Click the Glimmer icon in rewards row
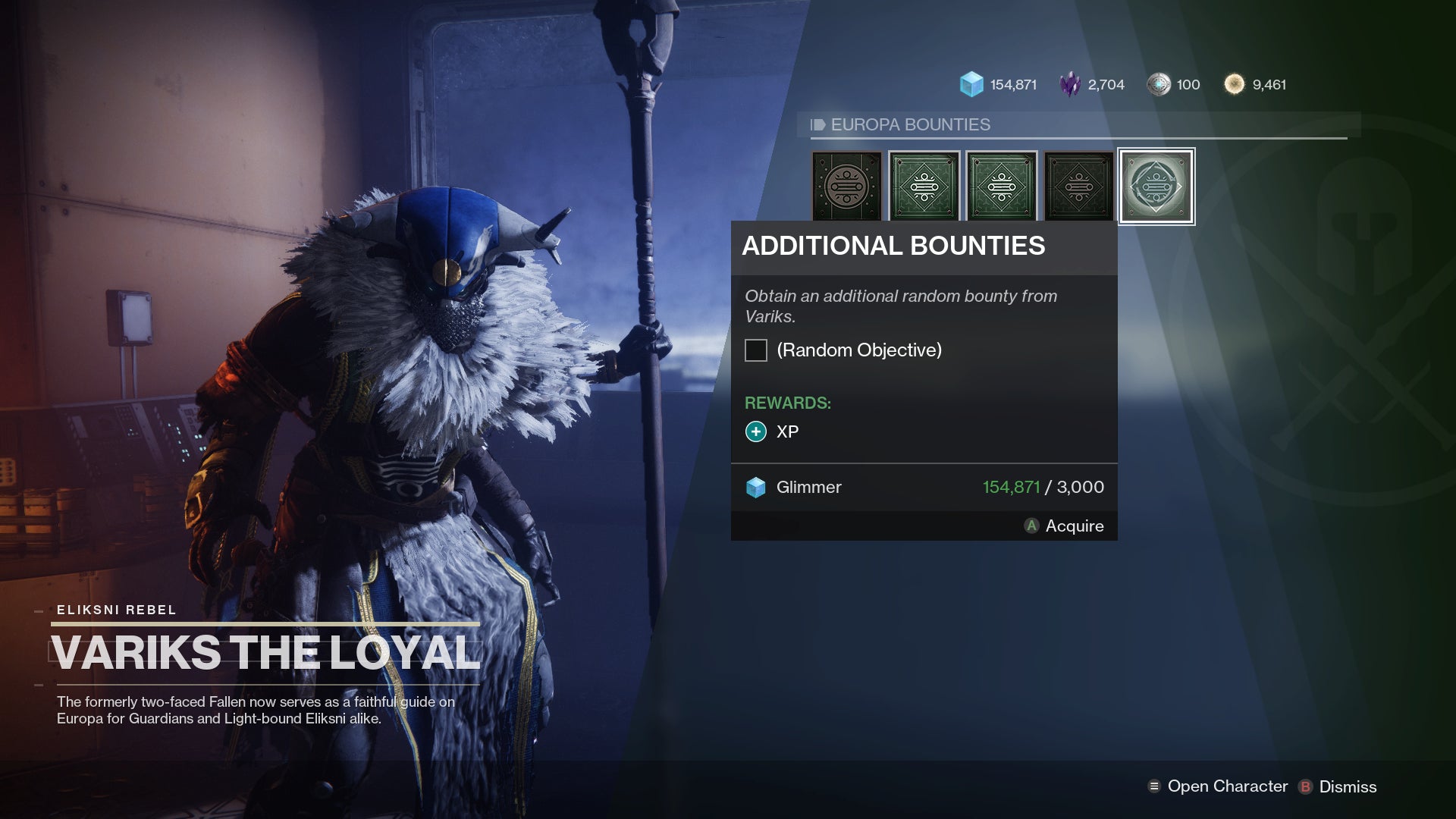 click(x=755, y=487)
